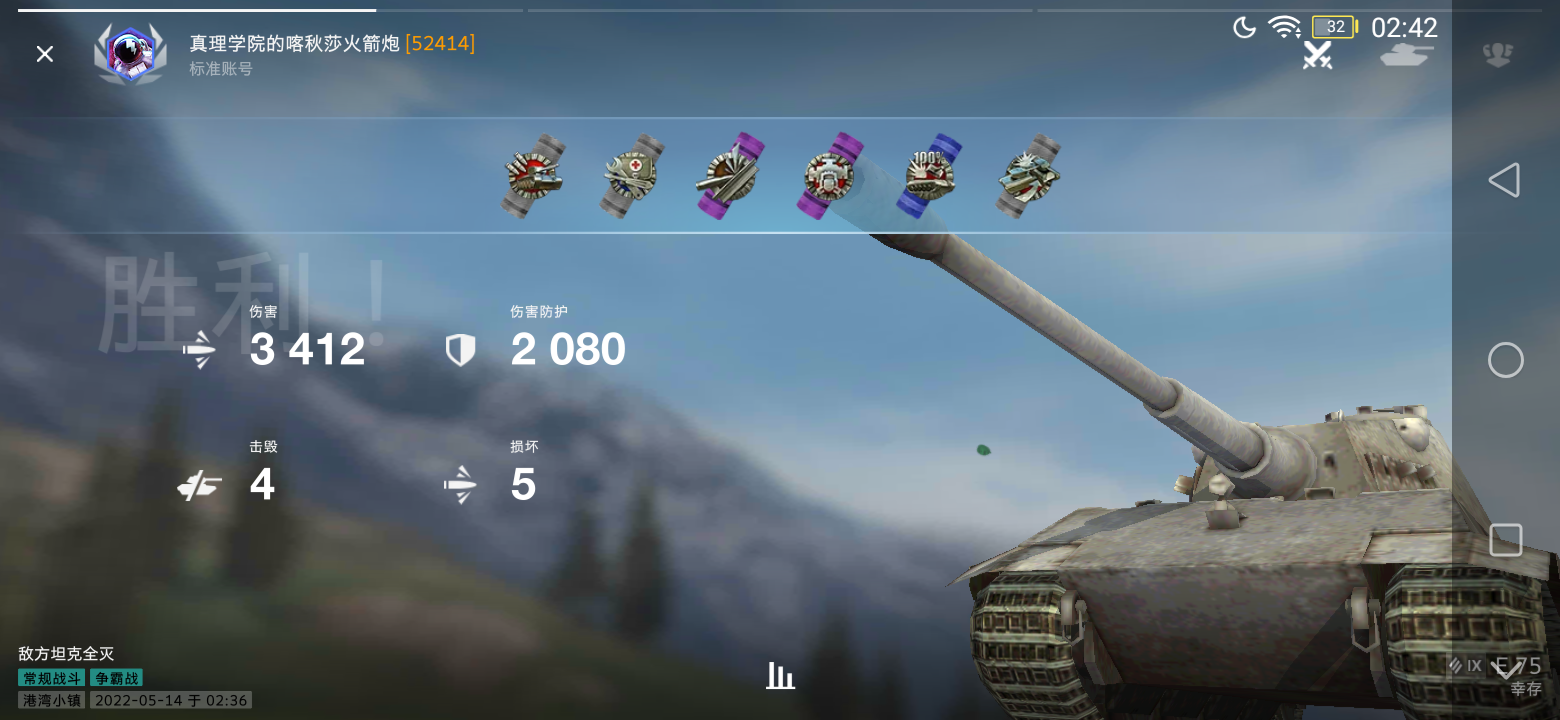Click the battery level indicator
The height and width of the screenshot is (720, 1560).
coord(1333,27)
